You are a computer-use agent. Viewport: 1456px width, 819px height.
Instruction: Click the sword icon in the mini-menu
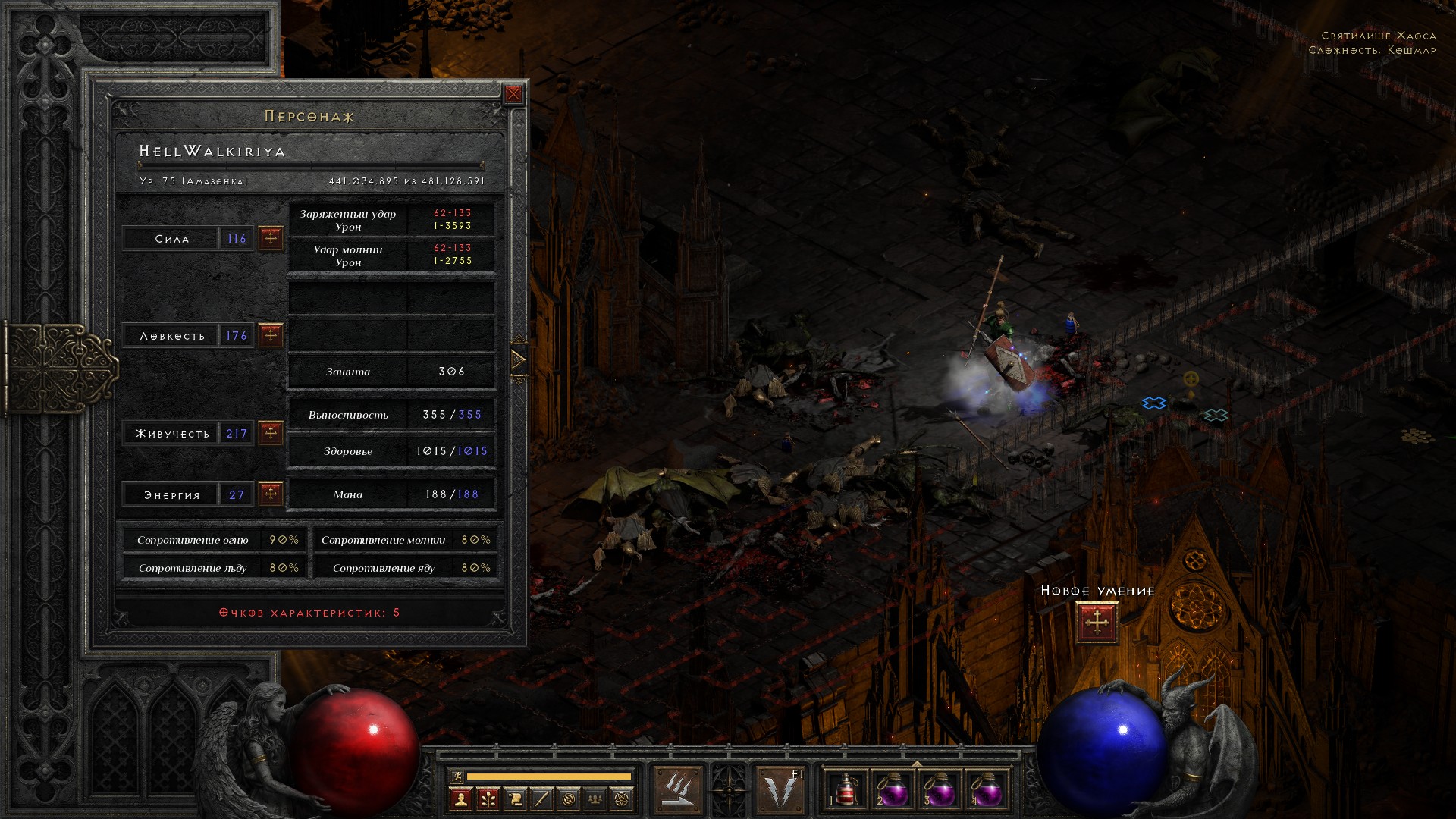tap(541, 799)
